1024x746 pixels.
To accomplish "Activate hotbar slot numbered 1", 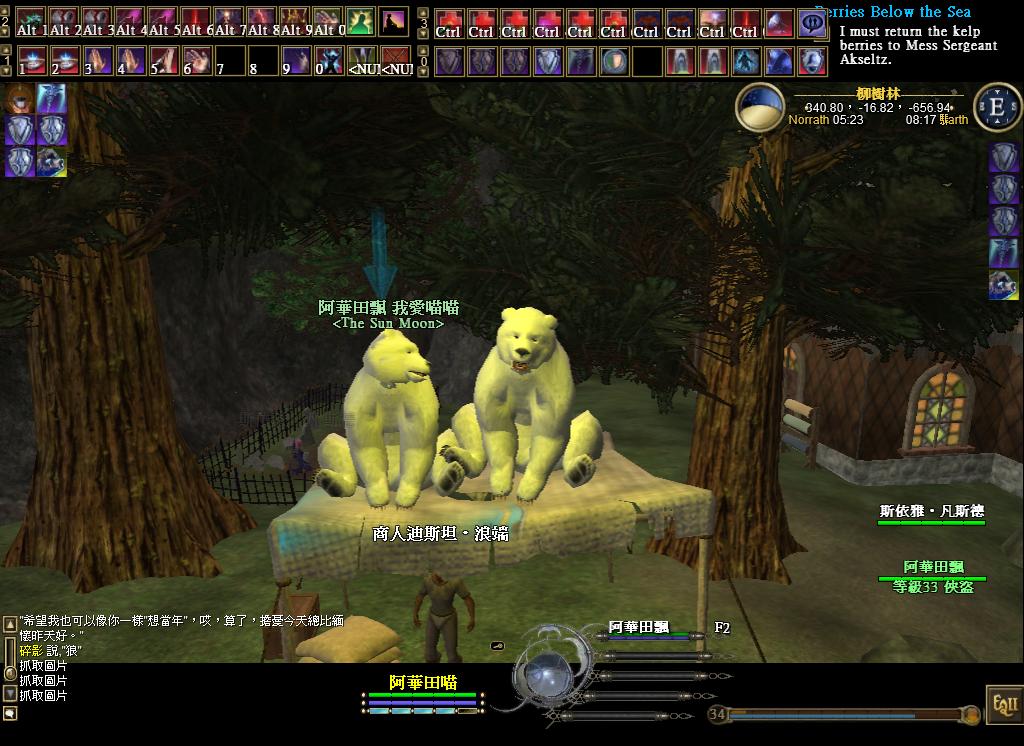I will point(32,61).
